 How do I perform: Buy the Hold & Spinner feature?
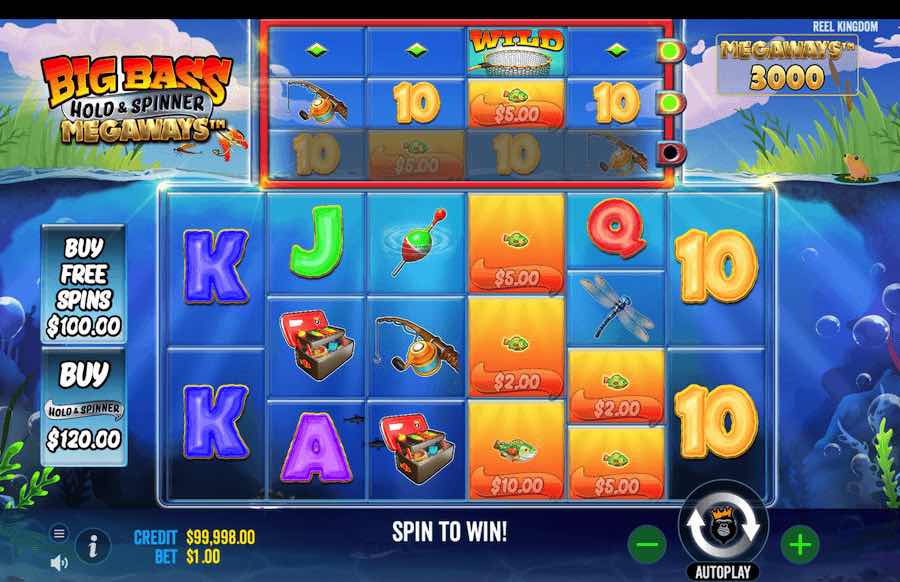pos(83,406)
